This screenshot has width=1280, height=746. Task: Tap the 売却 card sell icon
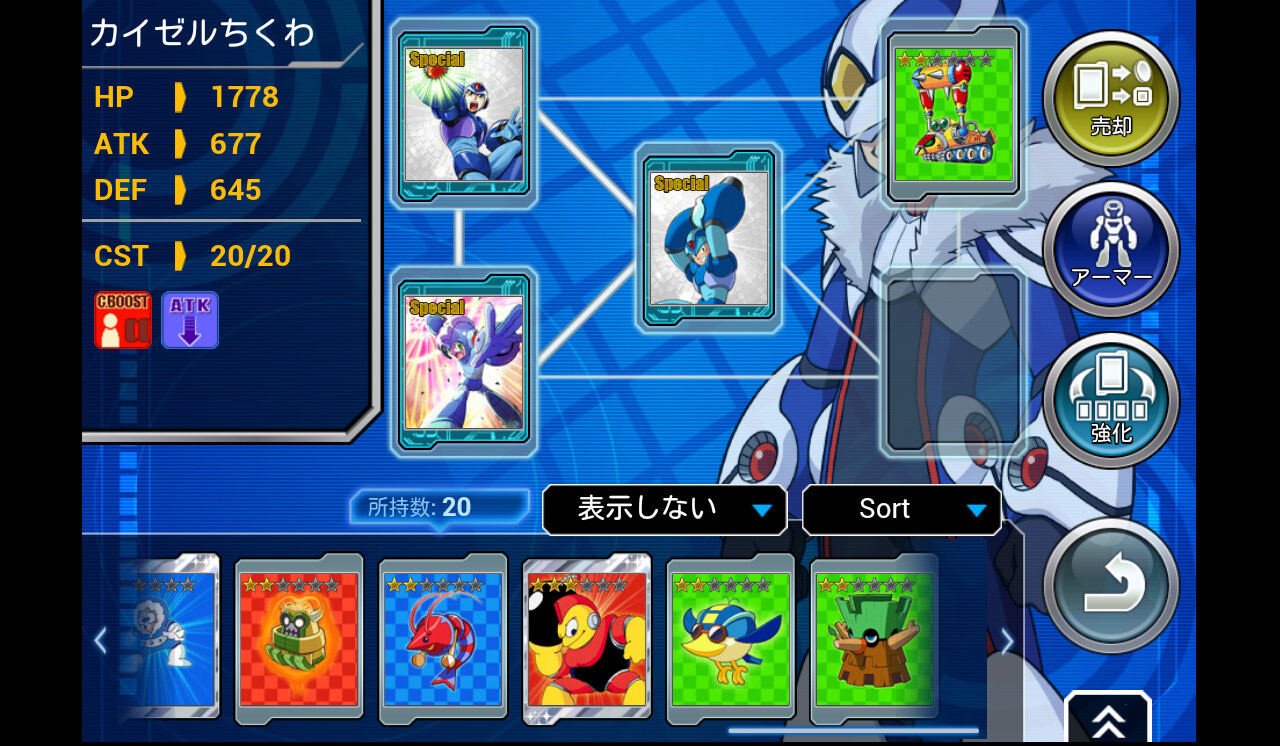point(1110,97)
